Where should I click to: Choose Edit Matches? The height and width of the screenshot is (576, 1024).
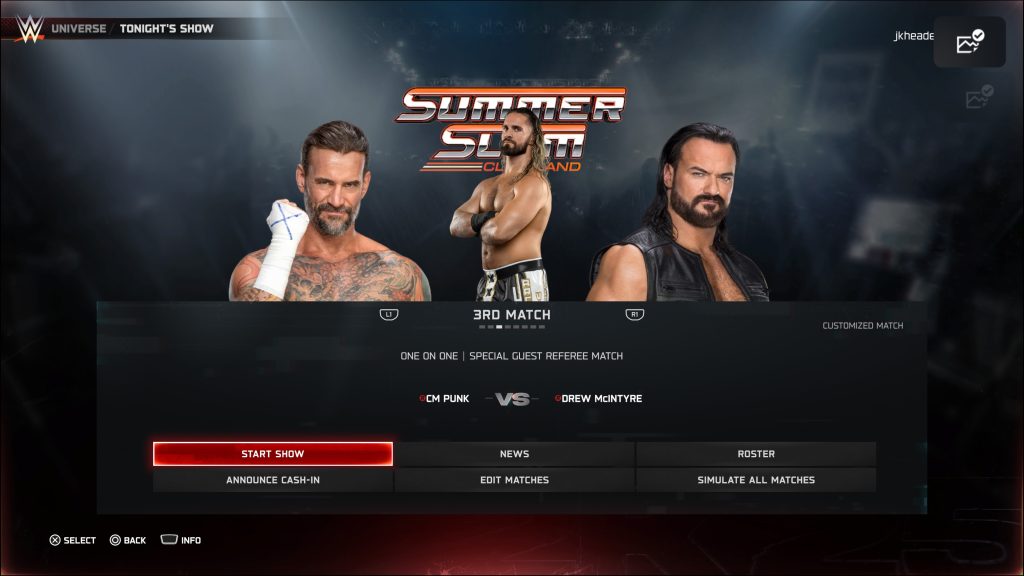(514, 480)
